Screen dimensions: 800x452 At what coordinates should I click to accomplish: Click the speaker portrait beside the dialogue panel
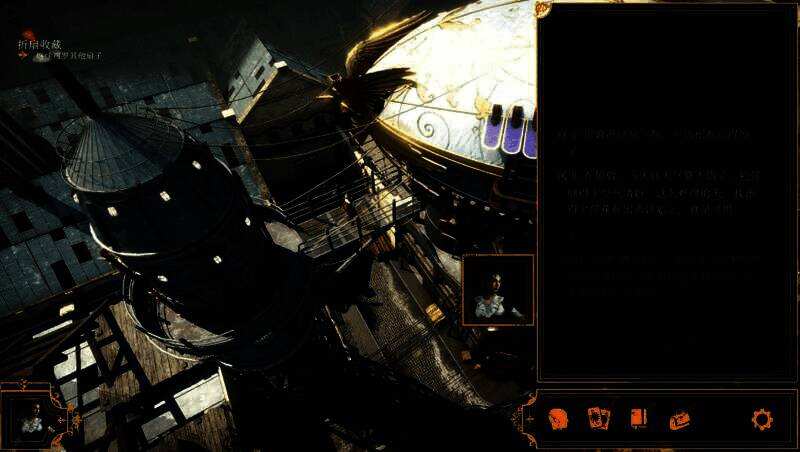click(498, 289)
